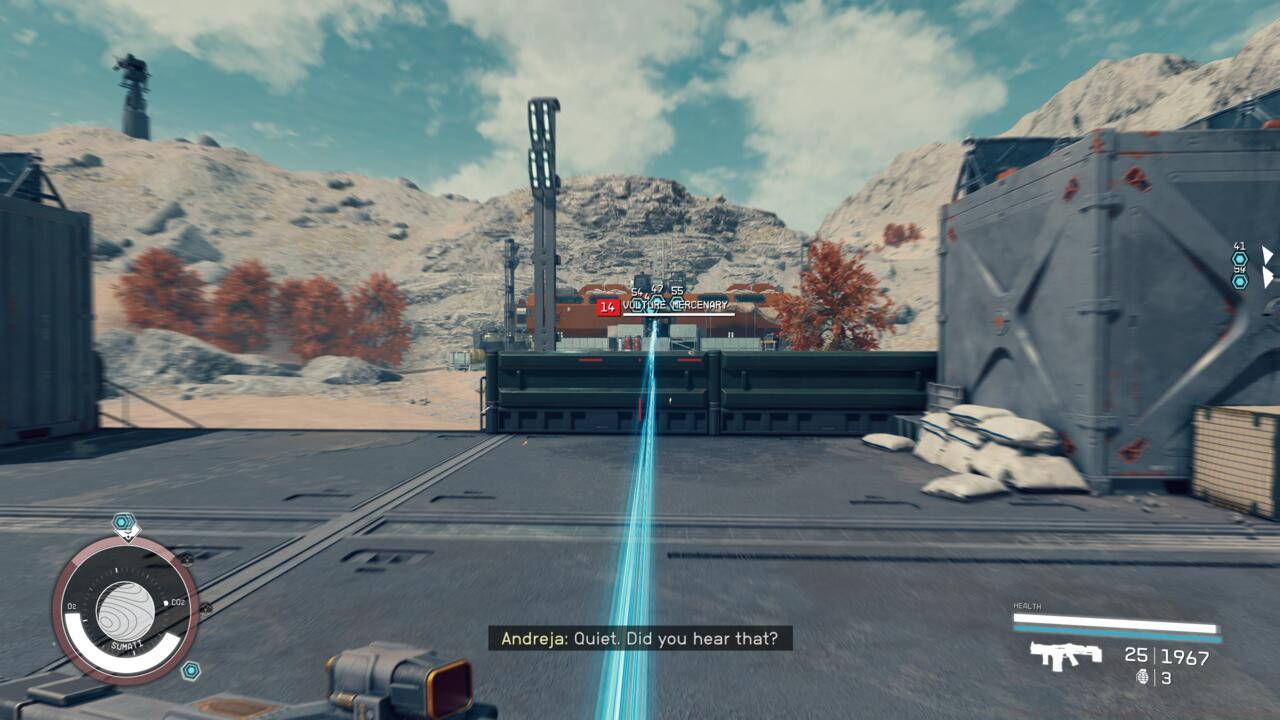Select the level 14 badge on enemy nameplate
This screenshot has width=1280, height=720.
(x=609, y=306)
